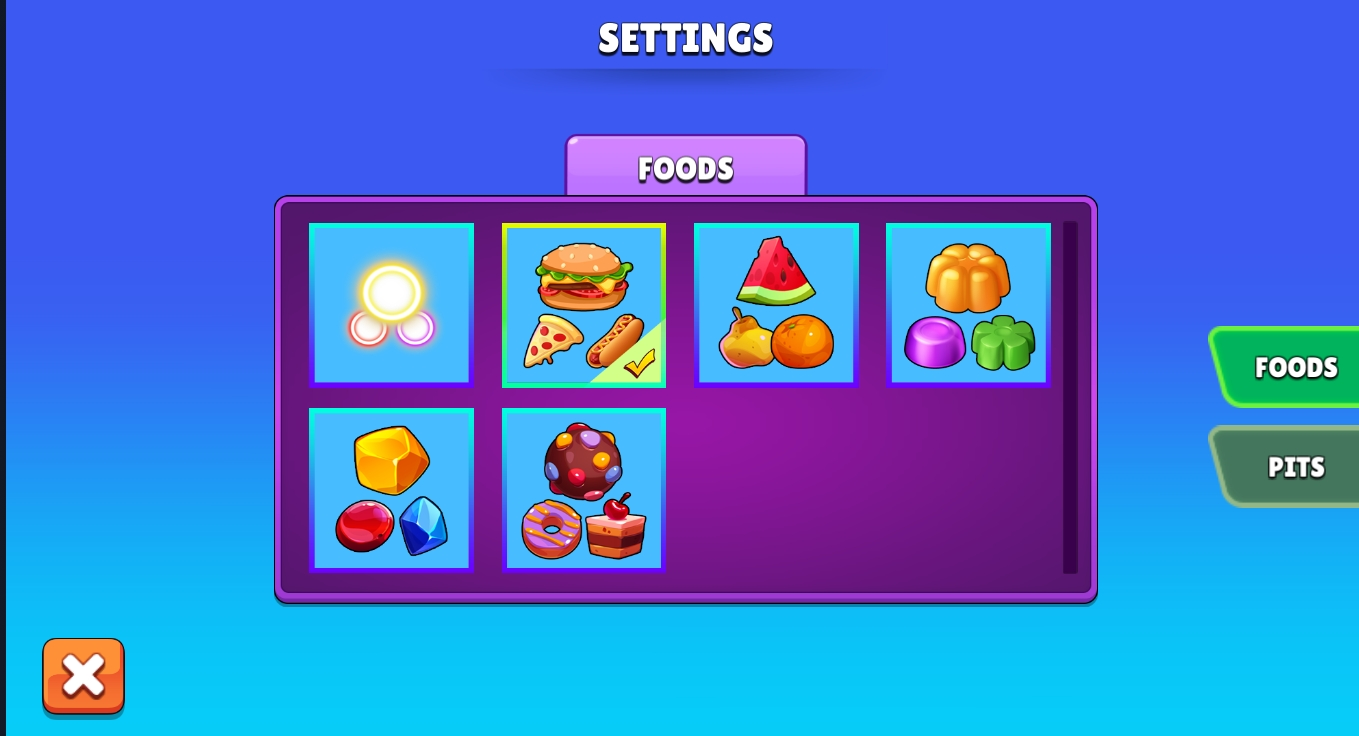
Task: Choose the watermelon fruit theme
Action: pyautogui.click(x=777, y=303)
